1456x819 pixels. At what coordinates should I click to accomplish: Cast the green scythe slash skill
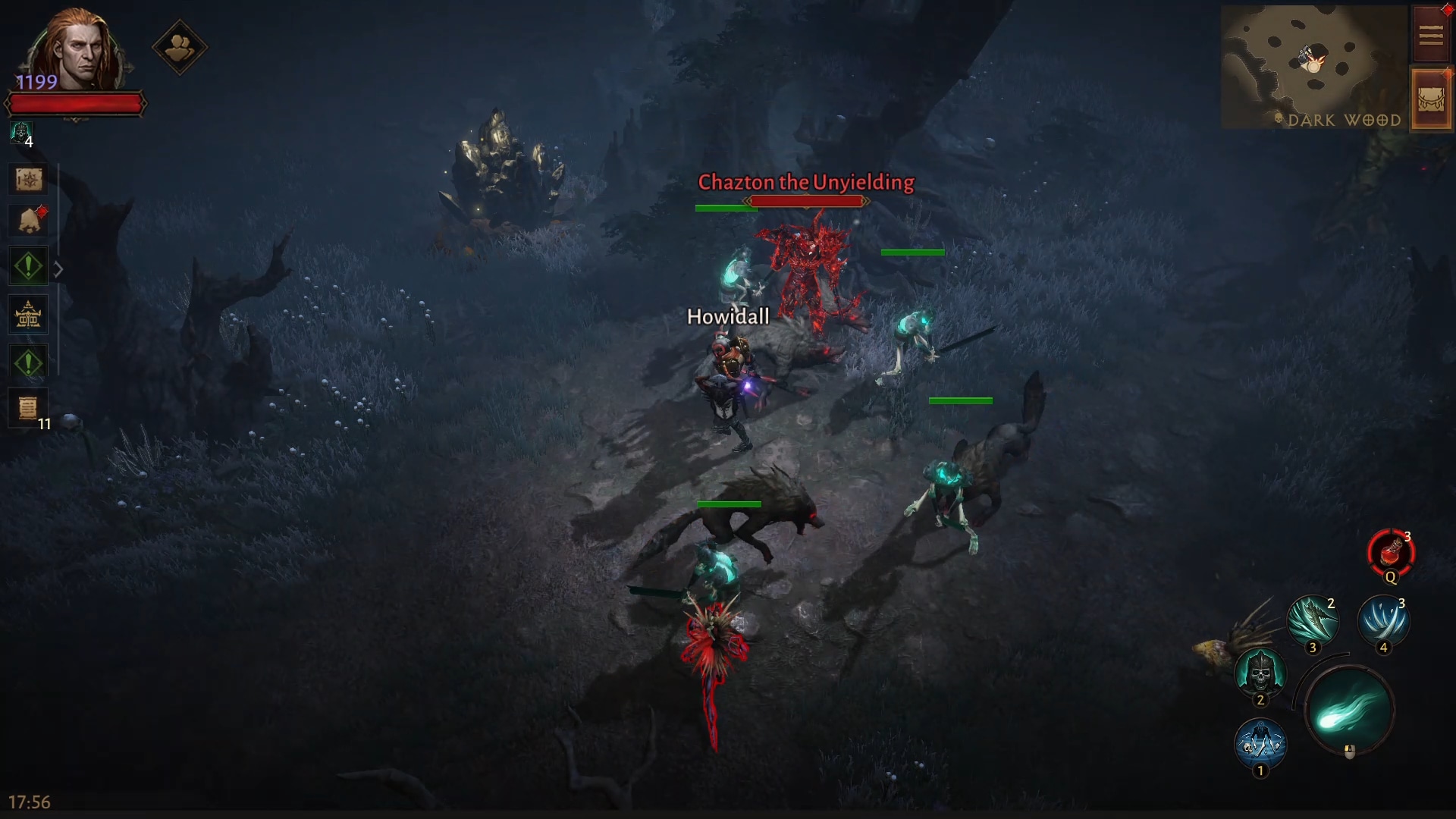click(1313, 621)
